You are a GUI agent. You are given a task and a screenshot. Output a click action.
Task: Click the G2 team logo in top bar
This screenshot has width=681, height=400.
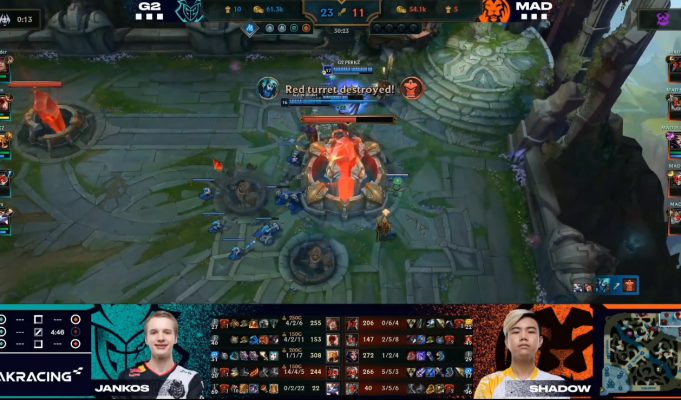pos(188,11)
